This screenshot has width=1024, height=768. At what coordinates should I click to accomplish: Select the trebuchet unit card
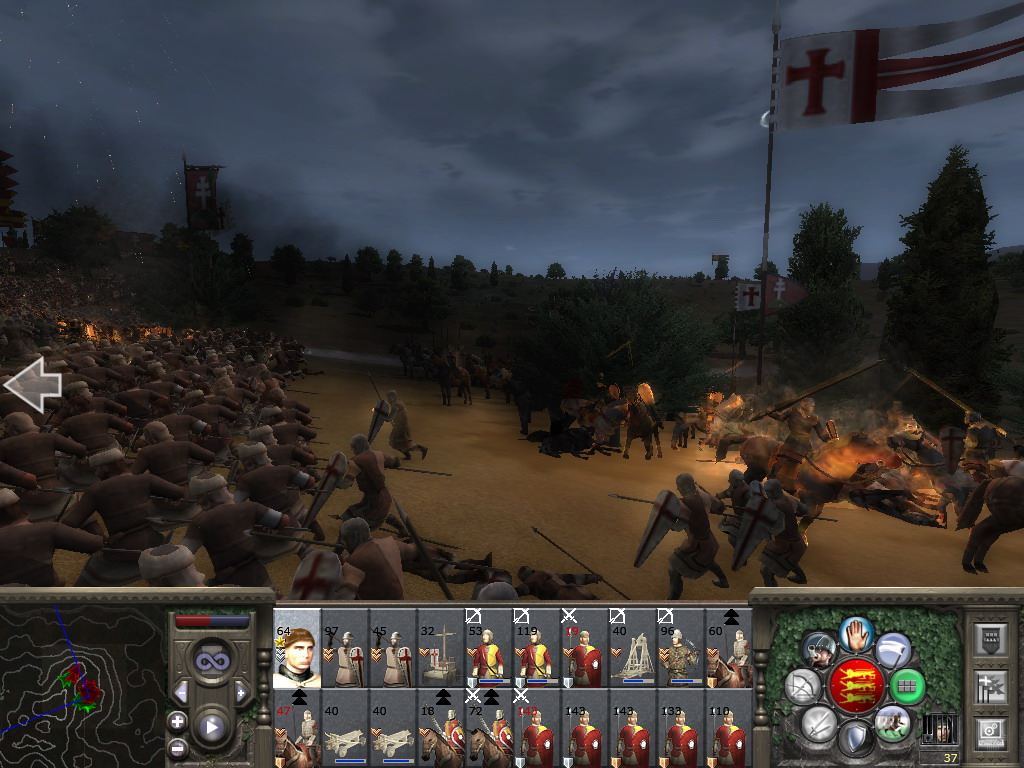pyautogui.click(x=633, y=648)
